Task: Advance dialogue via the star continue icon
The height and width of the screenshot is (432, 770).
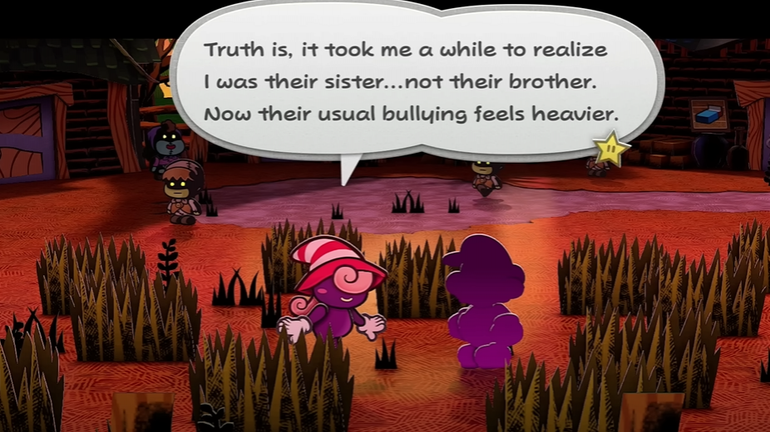Action: pos(611,151)
